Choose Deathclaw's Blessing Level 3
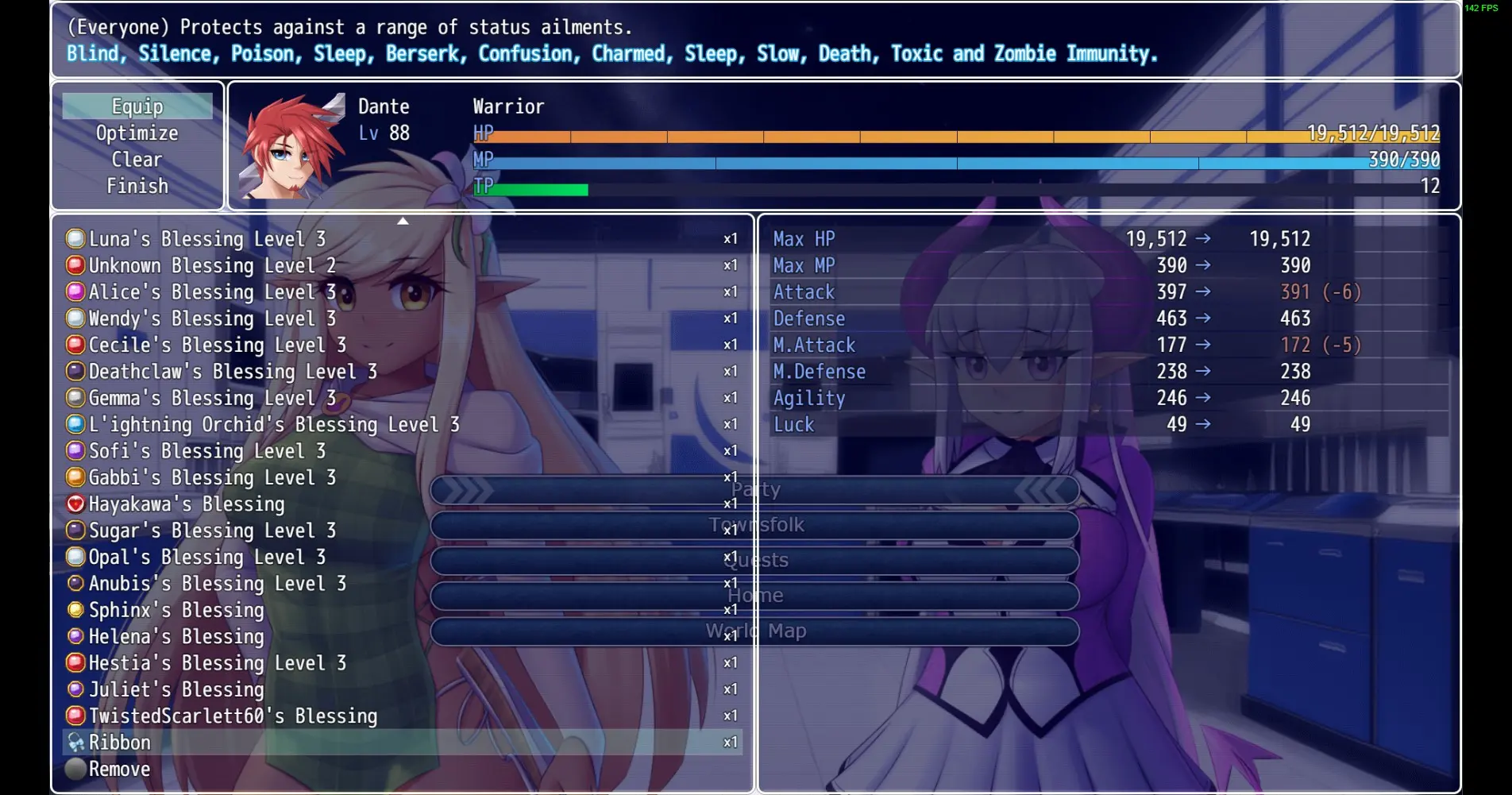This screenshot has width=1512, height=795. tap(233, 372)
